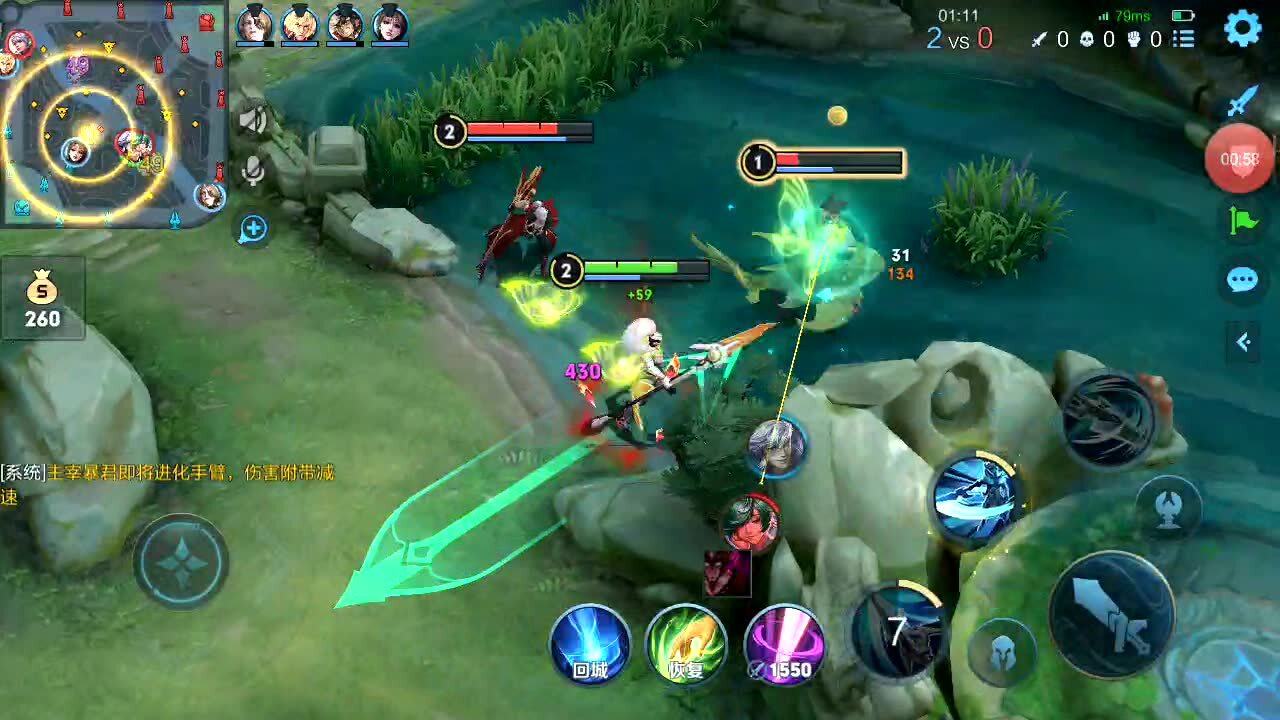Tap the green flag signal button
Image resolution: width=1280 pixels, height=720 pixels.
(1243, 220)
